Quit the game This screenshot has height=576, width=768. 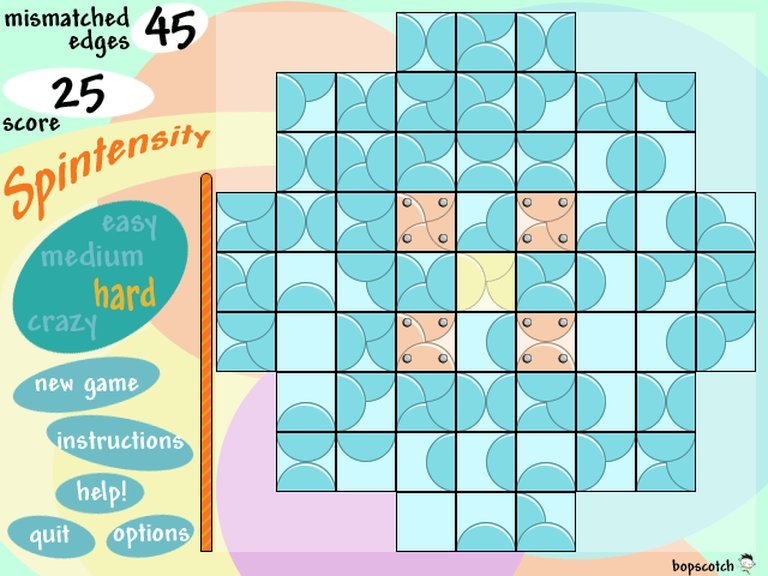(x=50, y=535)
